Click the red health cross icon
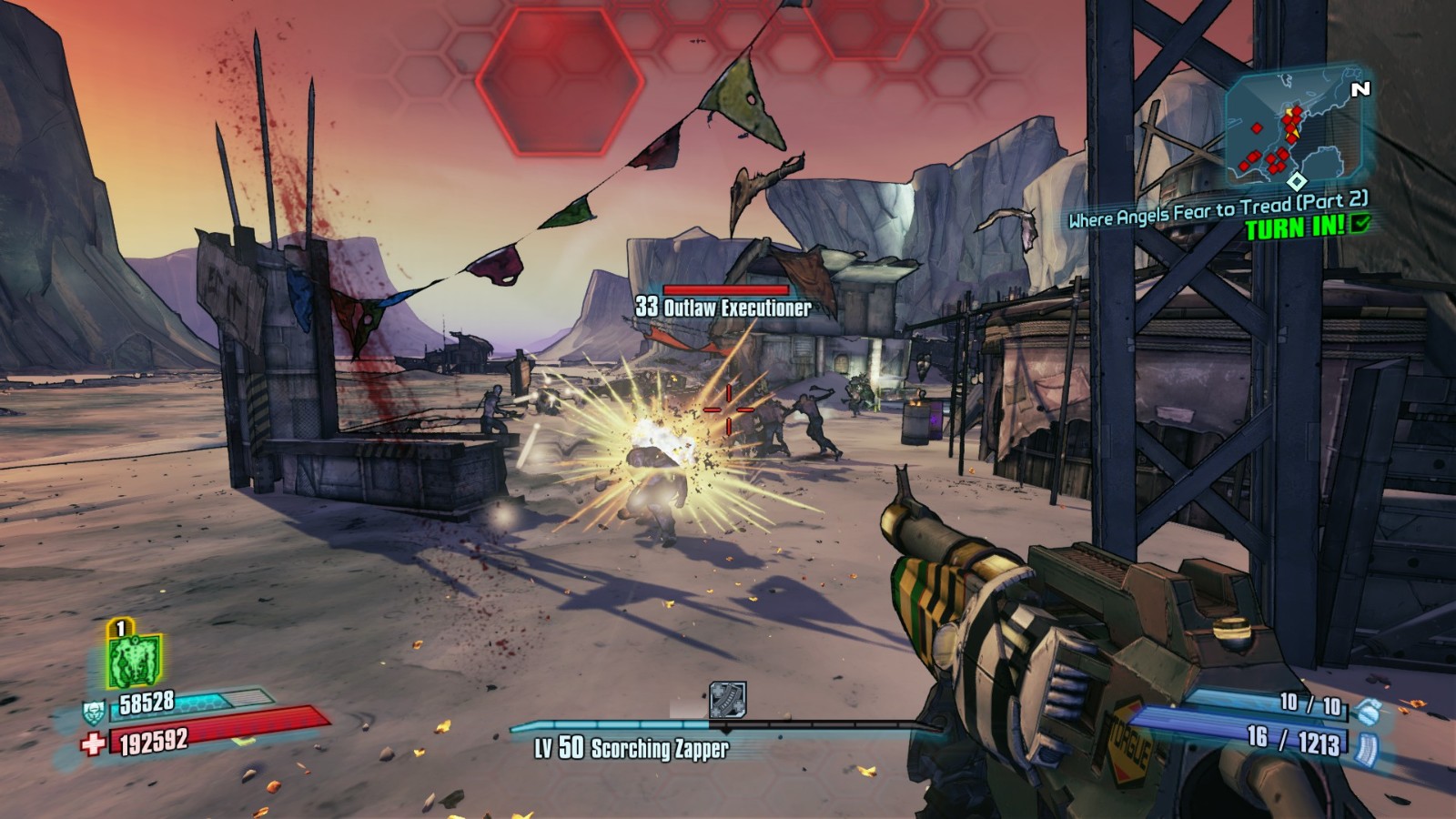Screen dimensions: 1456x819 click(x=93, y=744)
